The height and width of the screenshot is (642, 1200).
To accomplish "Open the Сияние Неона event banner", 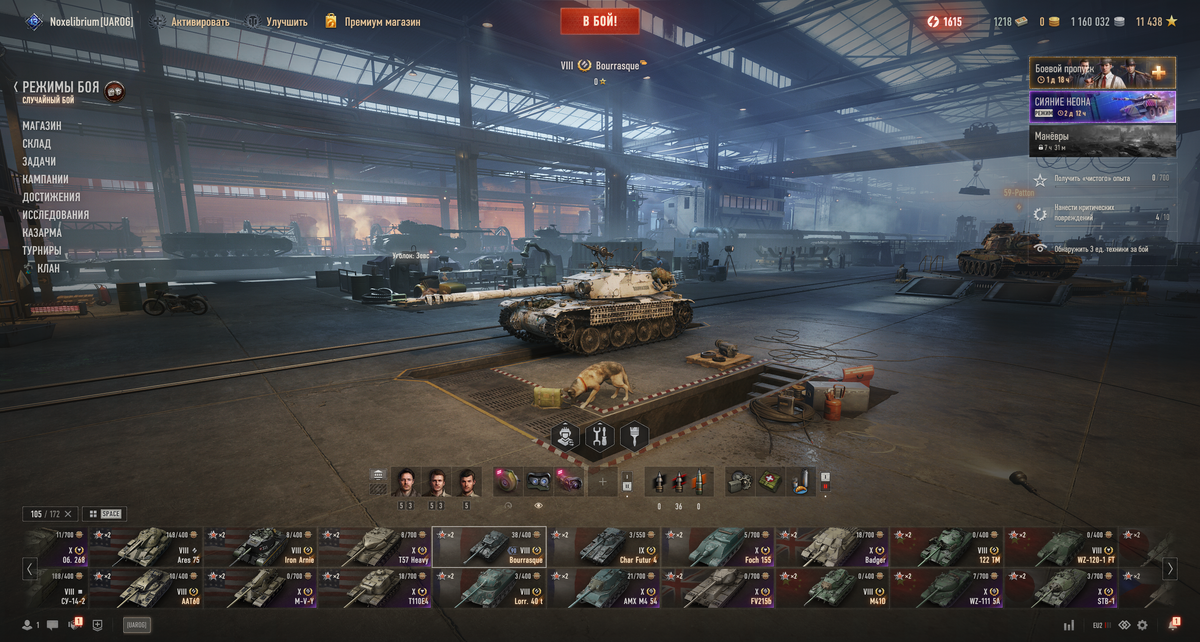I will (x=1102, y=107).
